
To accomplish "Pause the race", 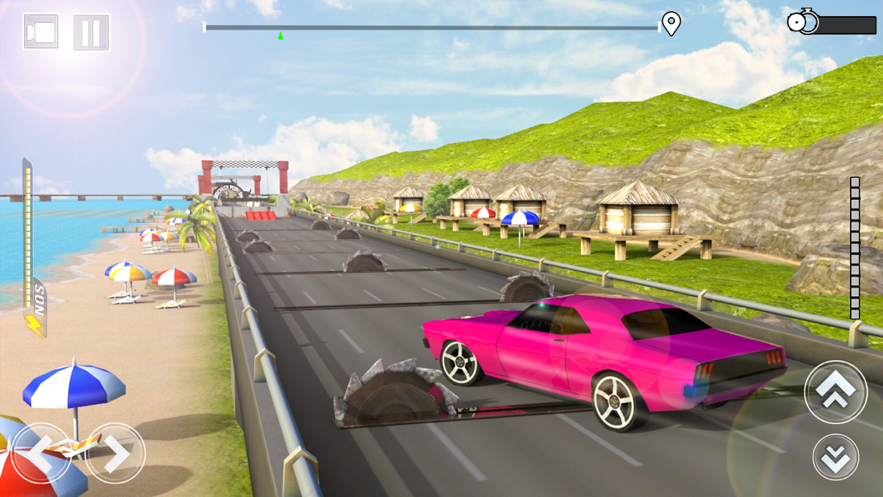I will tap(92, 32).
